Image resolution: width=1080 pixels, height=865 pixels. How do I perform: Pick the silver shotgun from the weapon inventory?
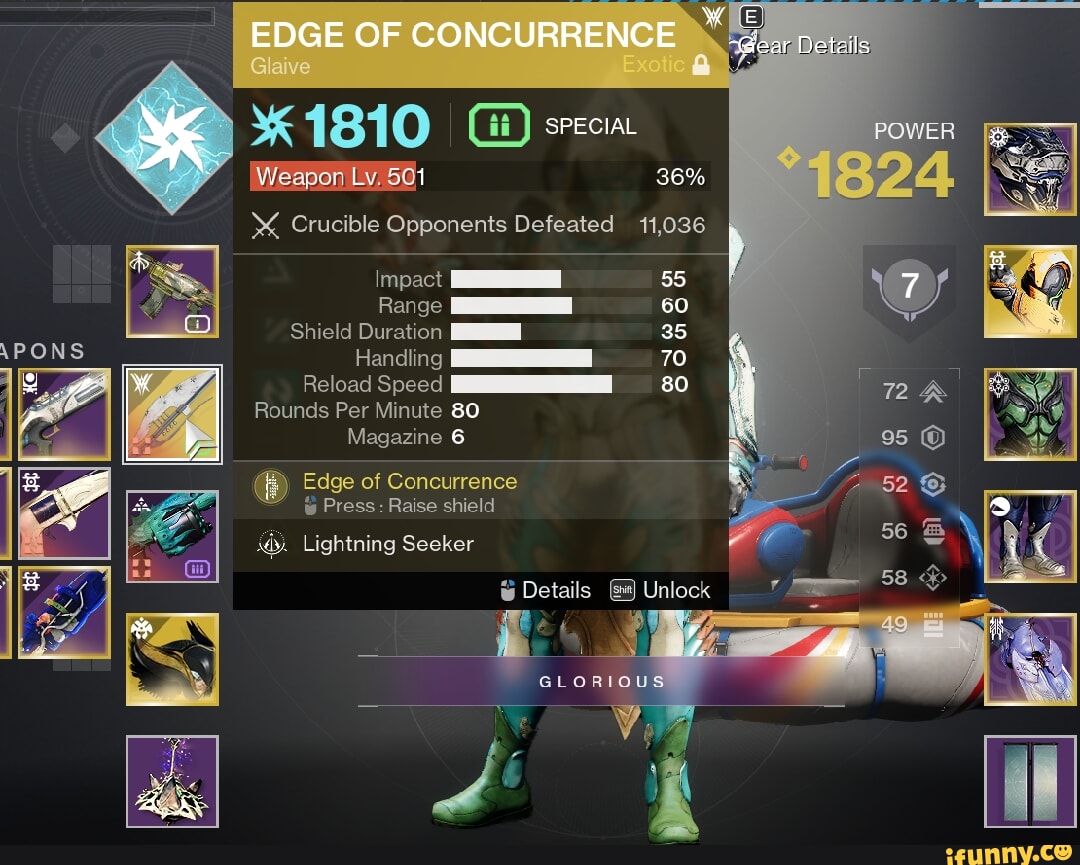point(62,415)
